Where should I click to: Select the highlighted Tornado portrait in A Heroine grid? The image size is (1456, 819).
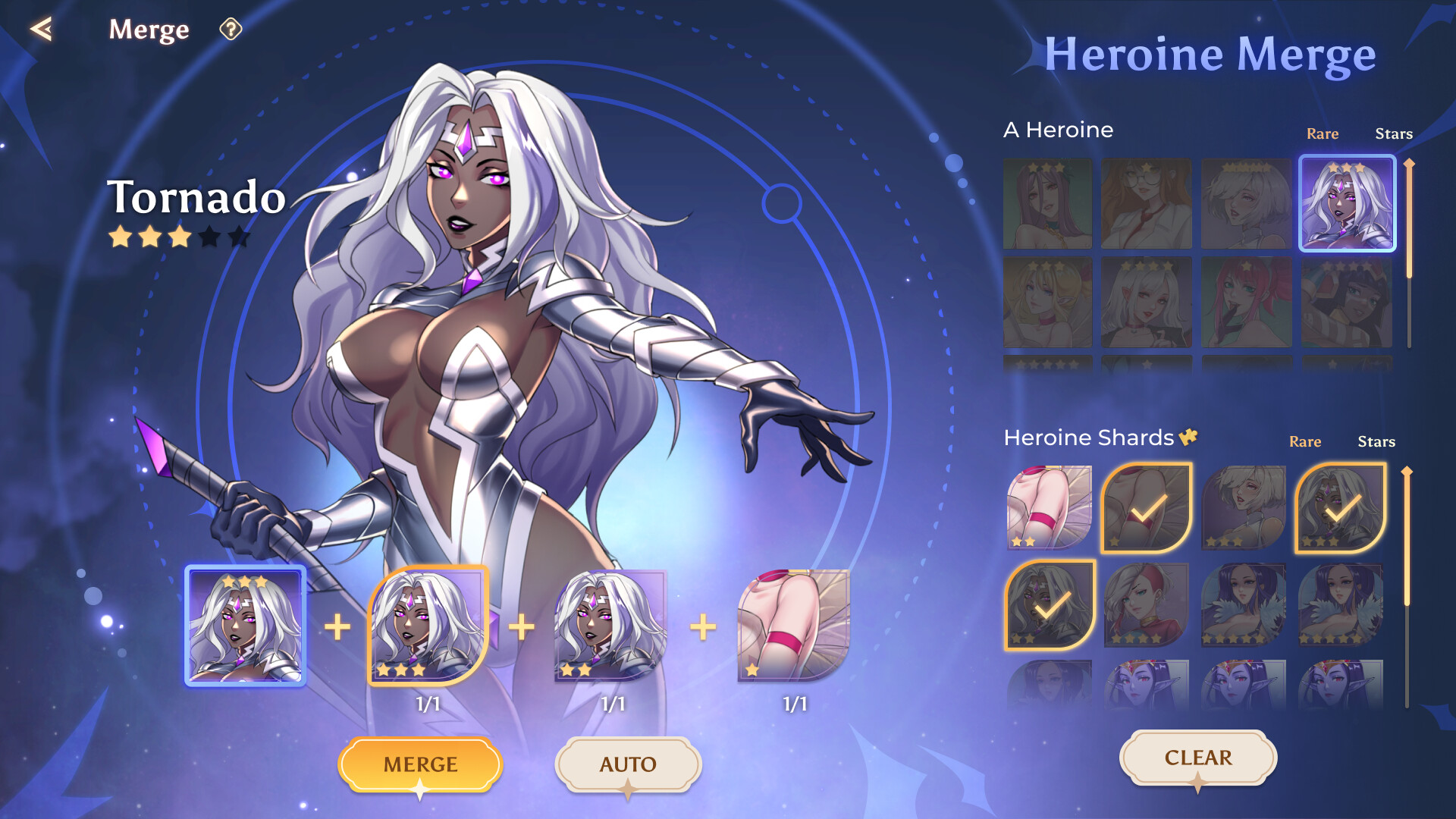tap(1347, 203)
